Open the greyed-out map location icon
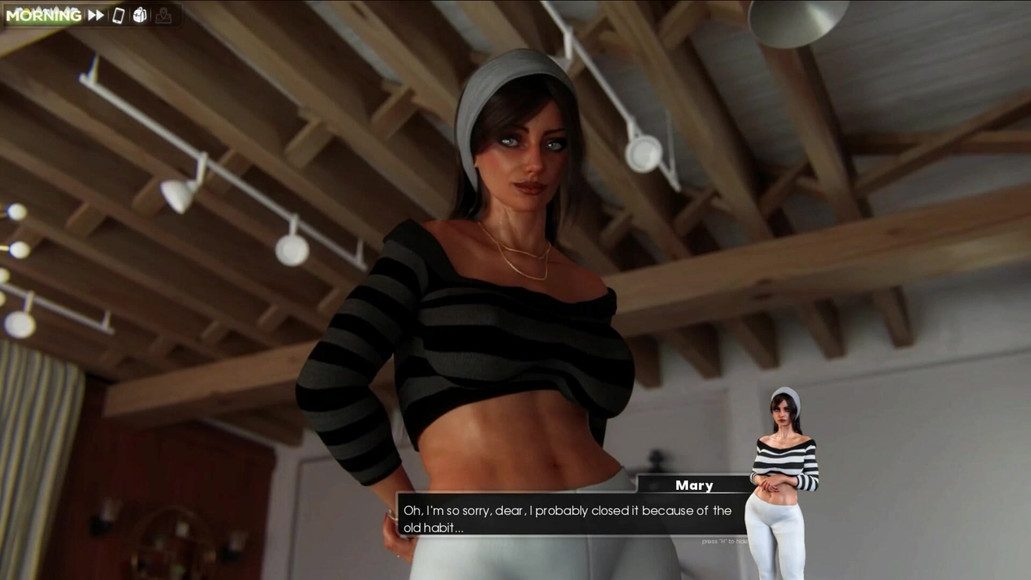The height and width of the screenshot is (580, 1031). point(163,16)
